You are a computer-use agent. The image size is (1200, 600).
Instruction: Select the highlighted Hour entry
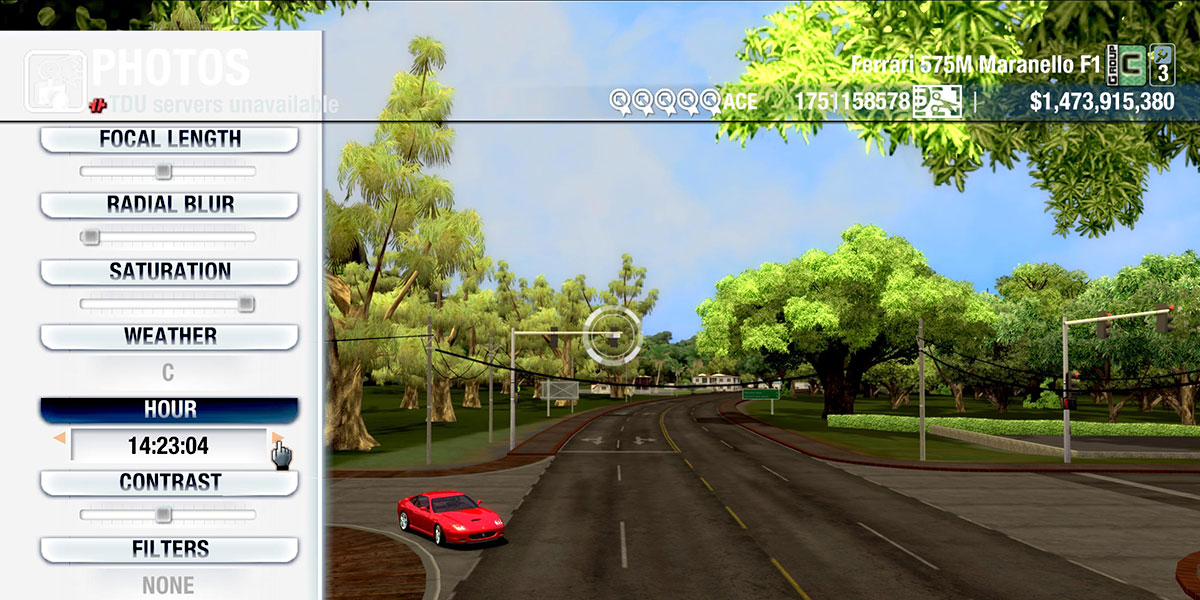[x=169, y=410]
